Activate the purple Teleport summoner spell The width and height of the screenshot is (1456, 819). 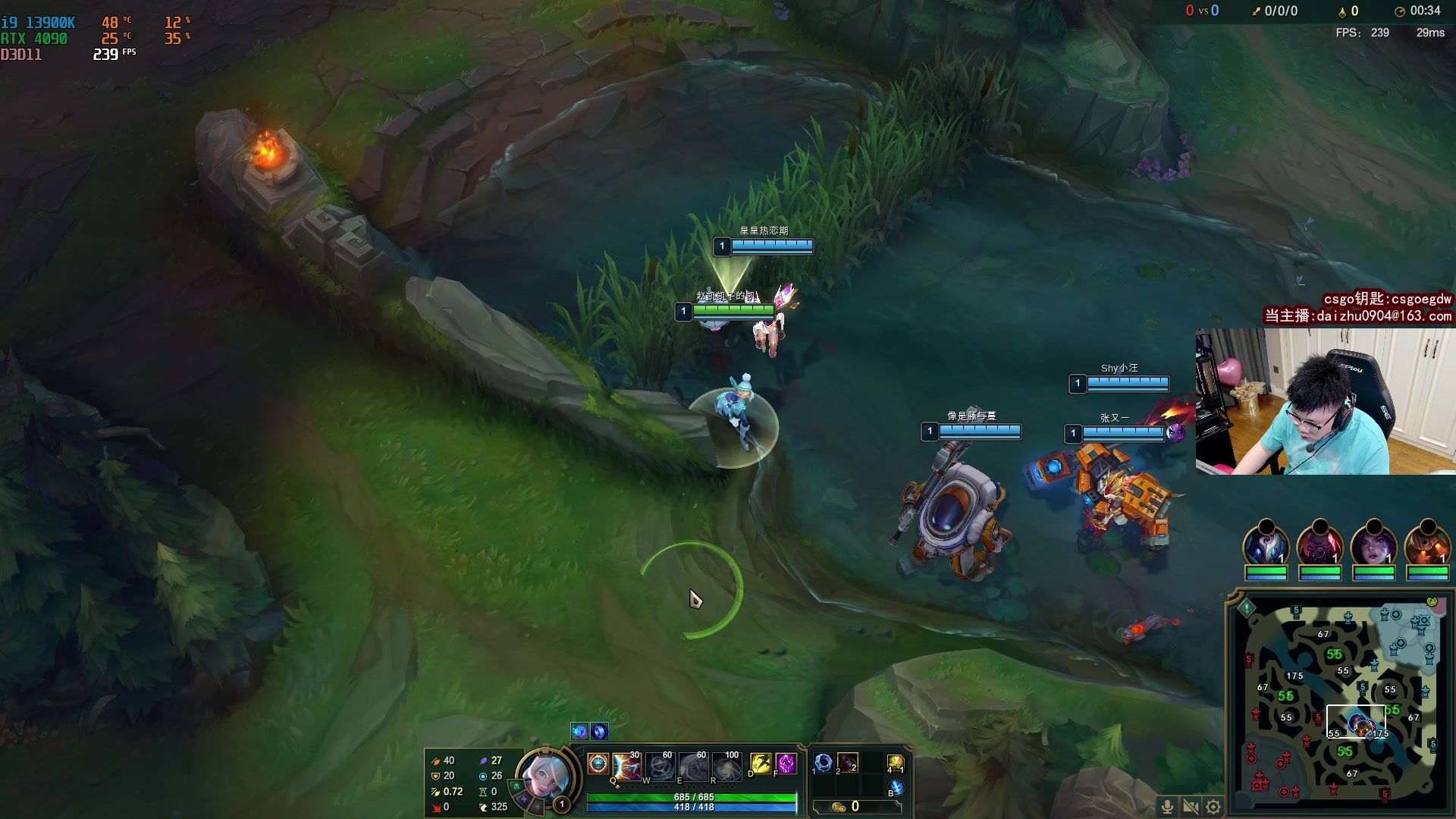click(786, 764)
